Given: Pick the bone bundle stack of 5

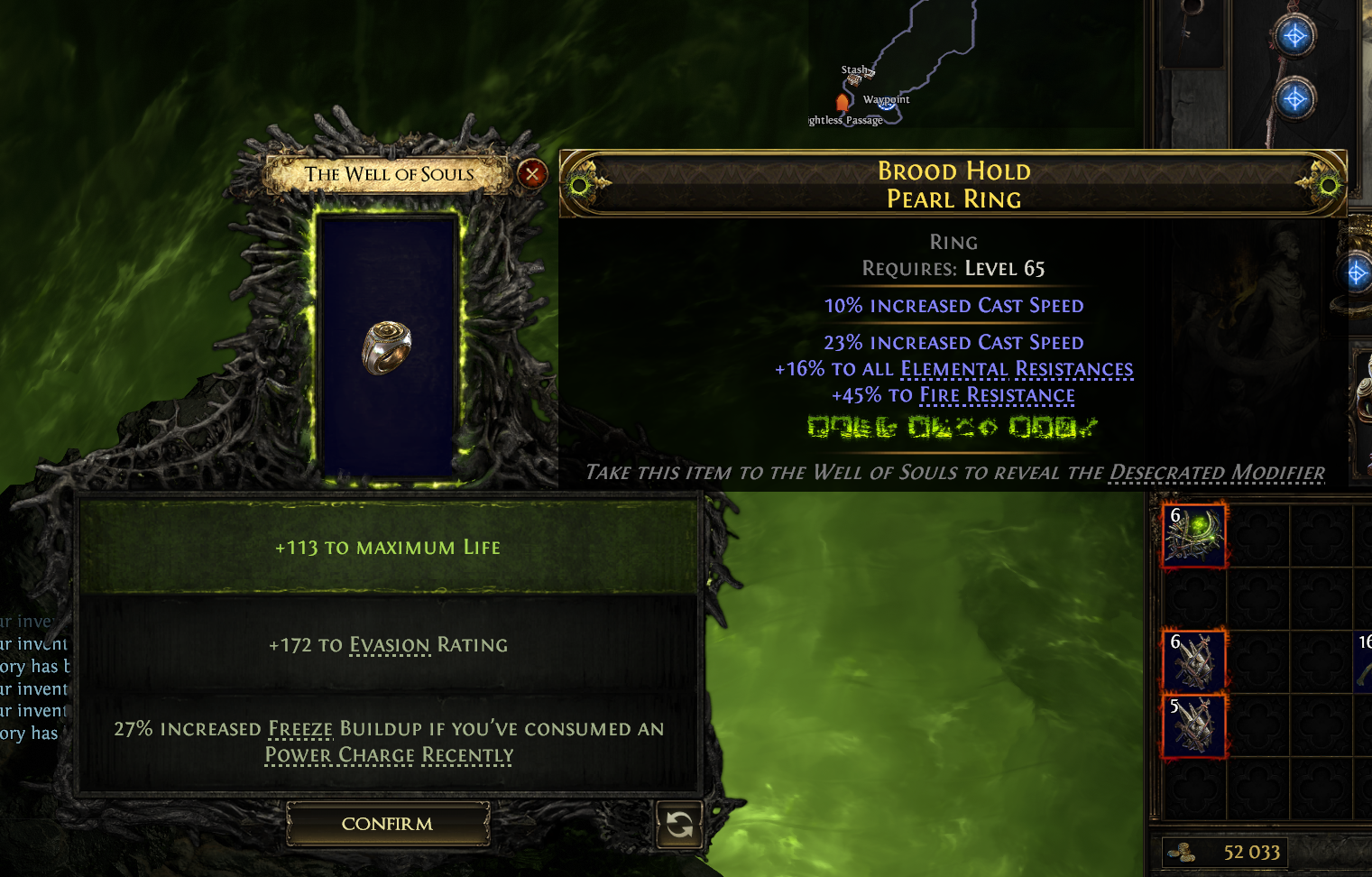Looking at the screenshot, I should 1194,725.
